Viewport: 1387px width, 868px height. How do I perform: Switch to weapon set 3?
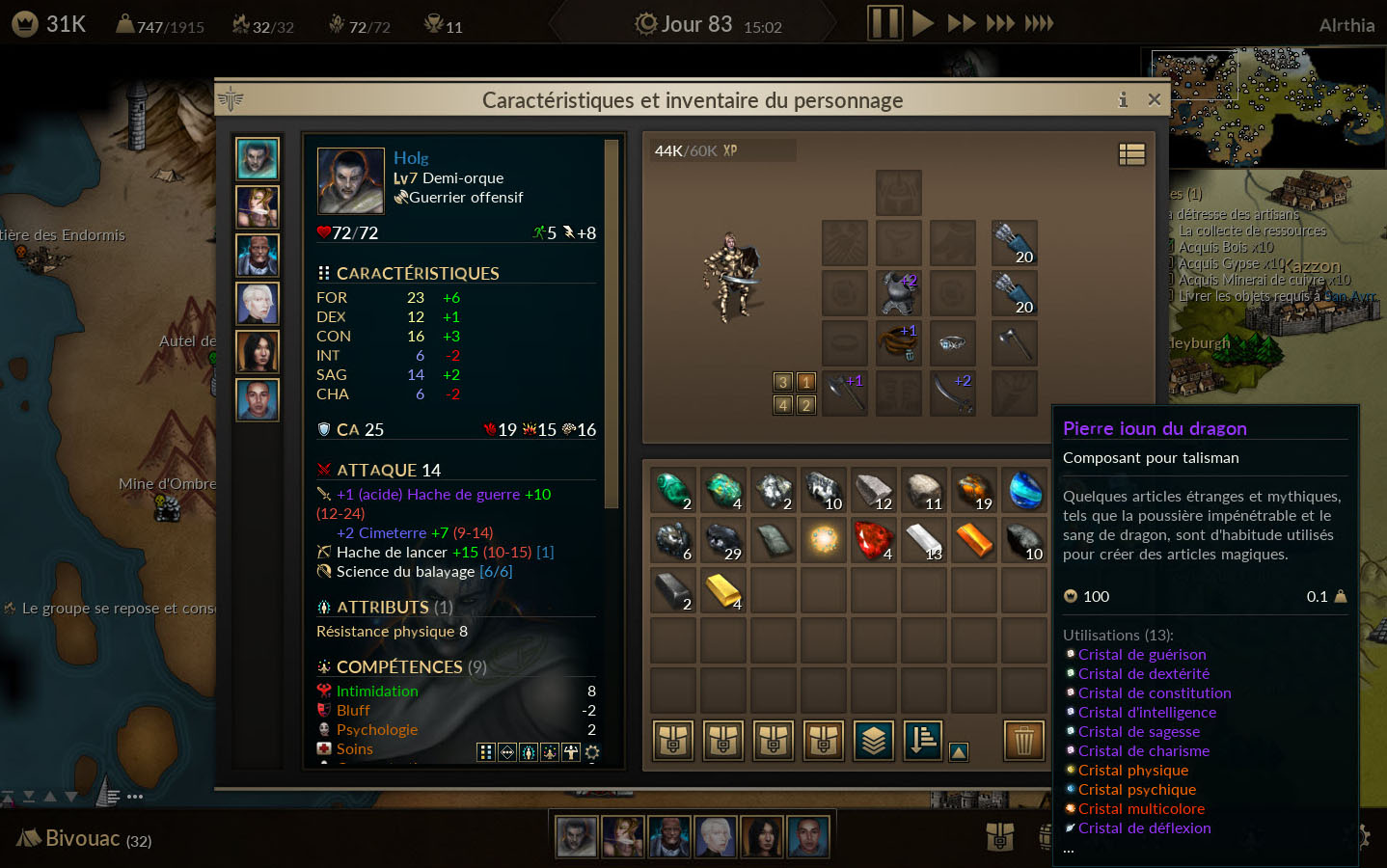pyautogui.click(x=783, y=382)
